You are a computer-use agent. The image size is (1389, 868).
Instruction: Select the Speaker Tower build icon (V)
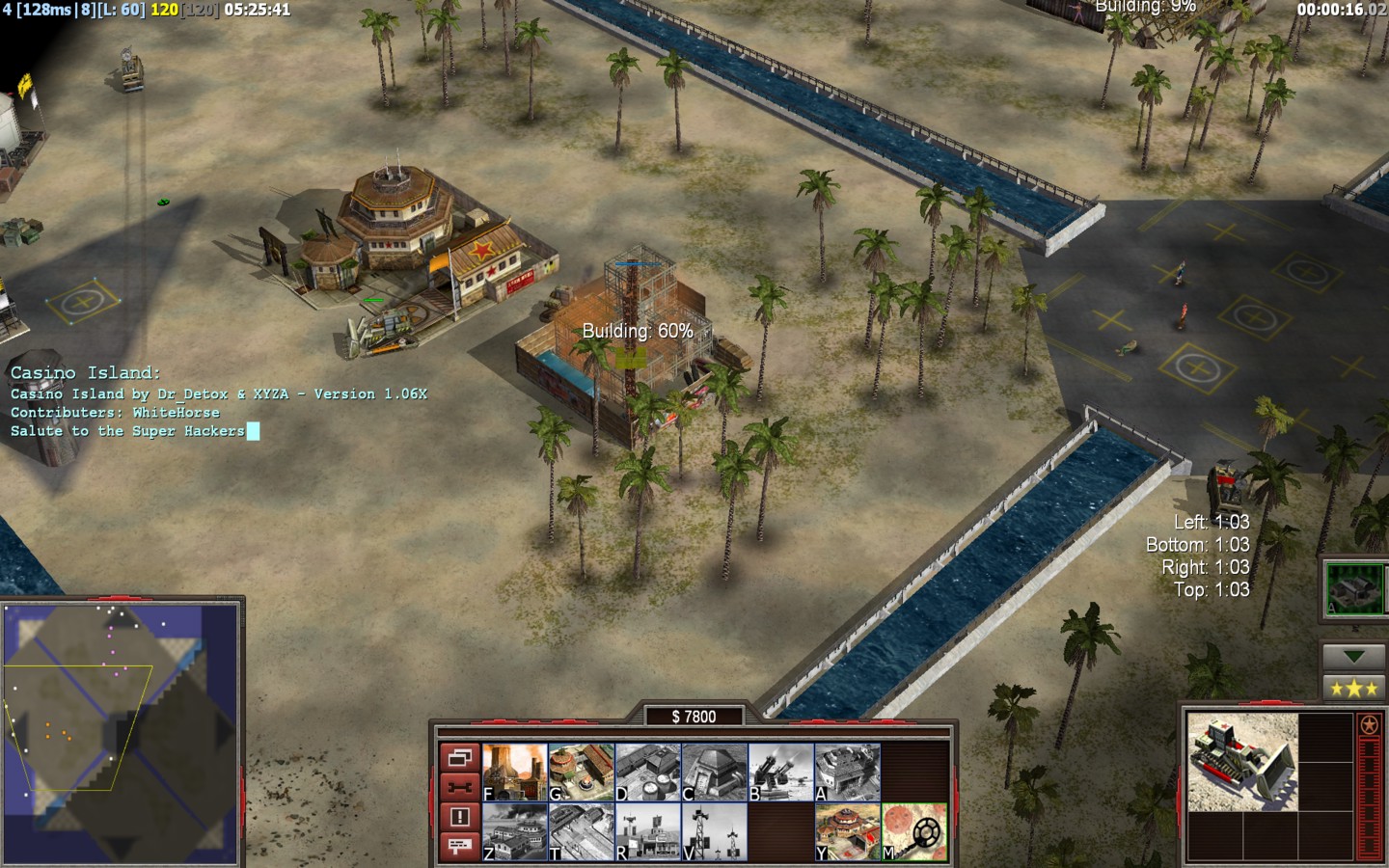click(714, 832)
